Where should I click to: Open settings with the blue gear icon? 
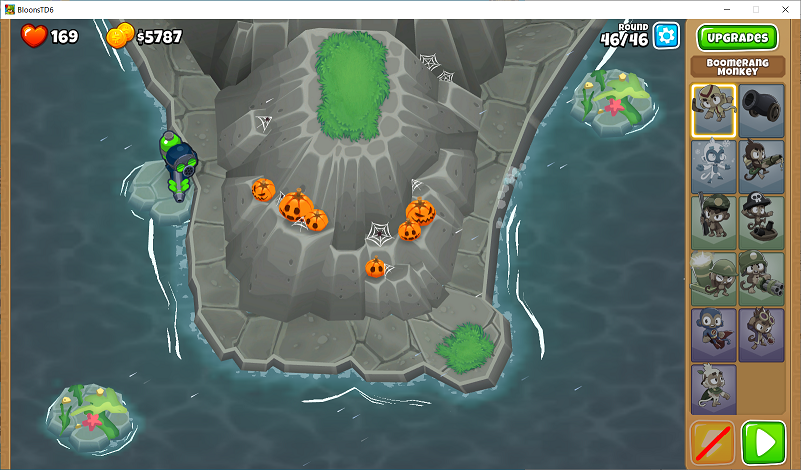pos(666,36)
